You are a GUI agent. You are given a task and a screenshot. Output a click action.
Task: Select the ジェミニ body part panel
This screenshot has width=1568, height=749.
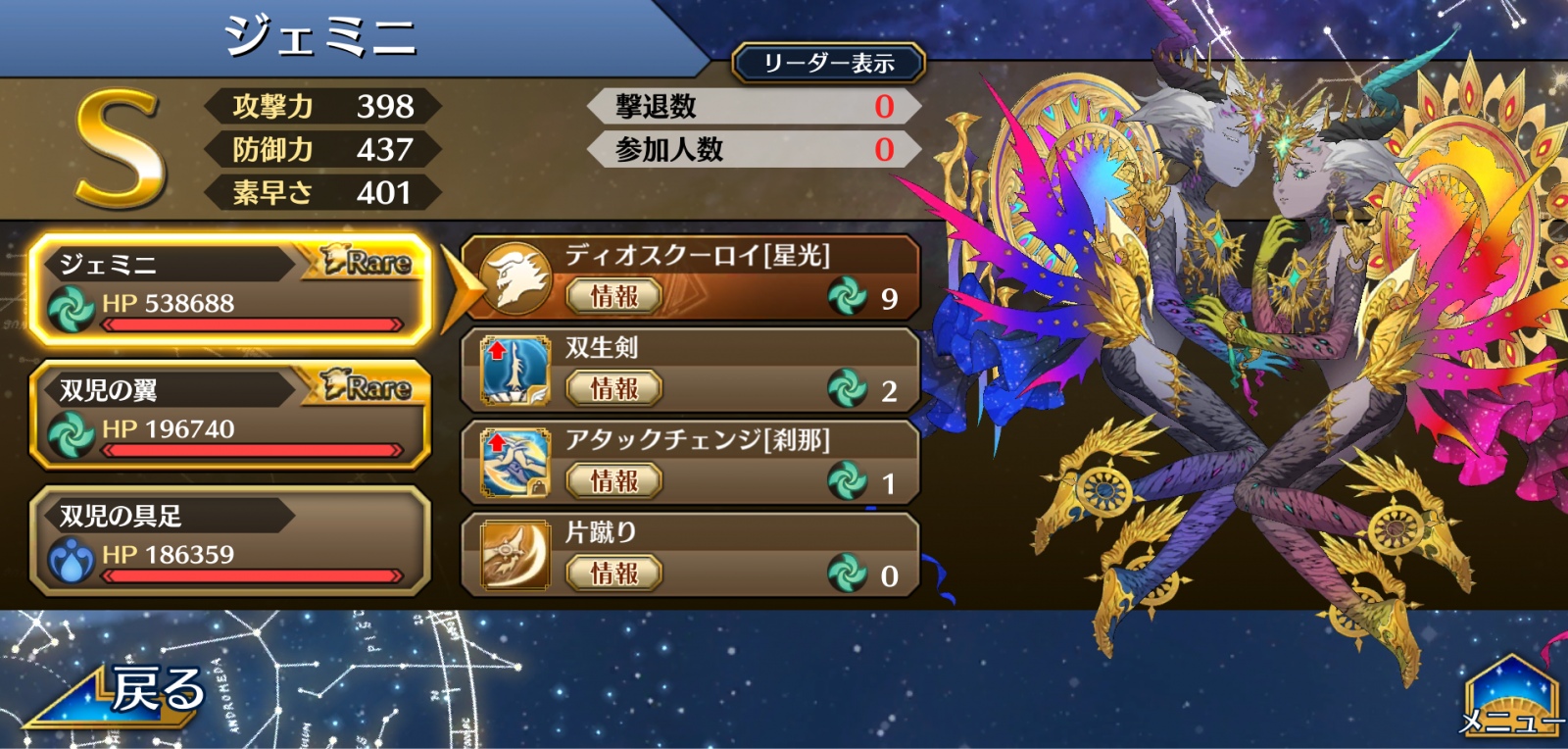point(230,289)
